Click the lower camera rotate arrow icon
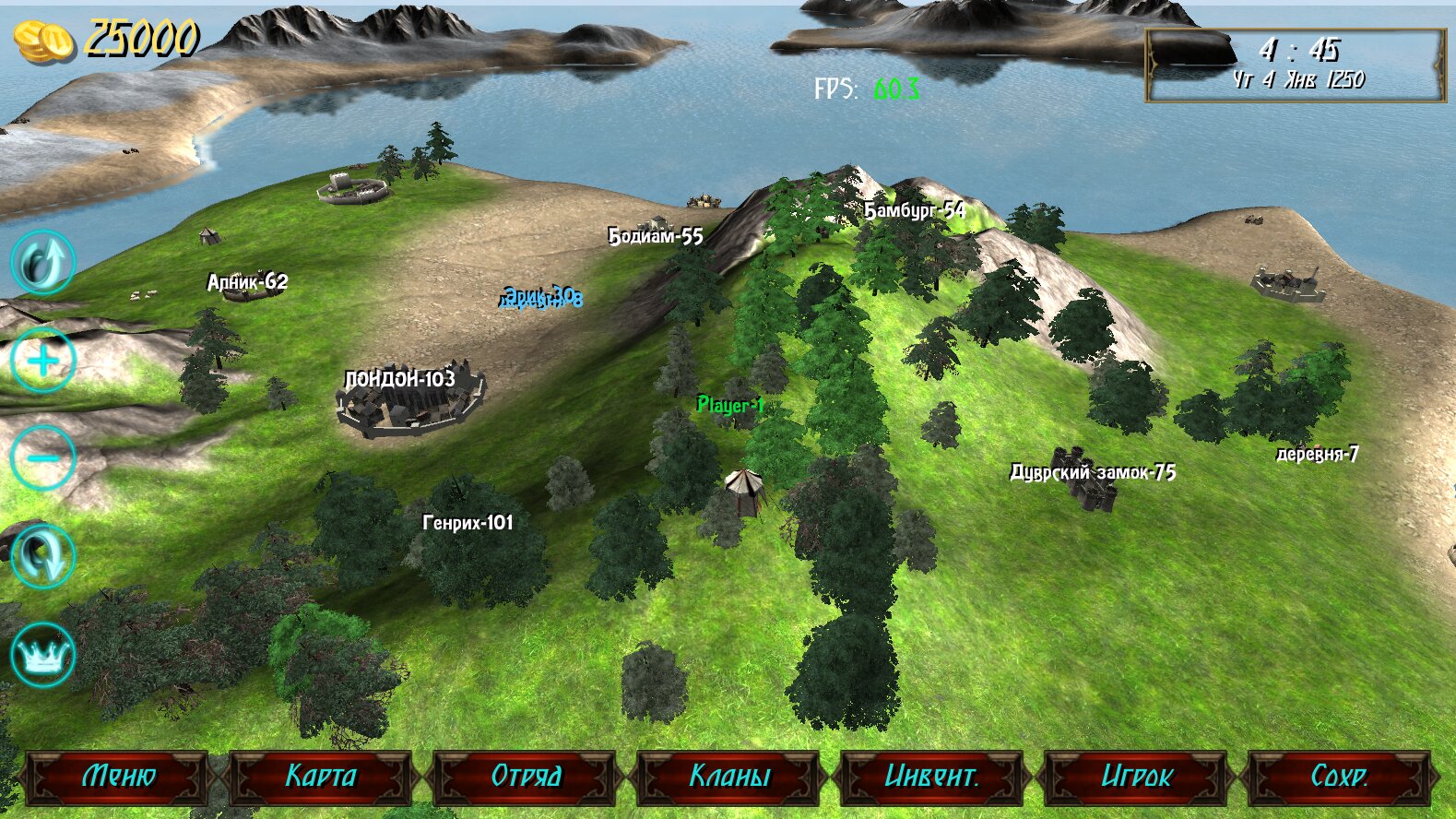 42,556
